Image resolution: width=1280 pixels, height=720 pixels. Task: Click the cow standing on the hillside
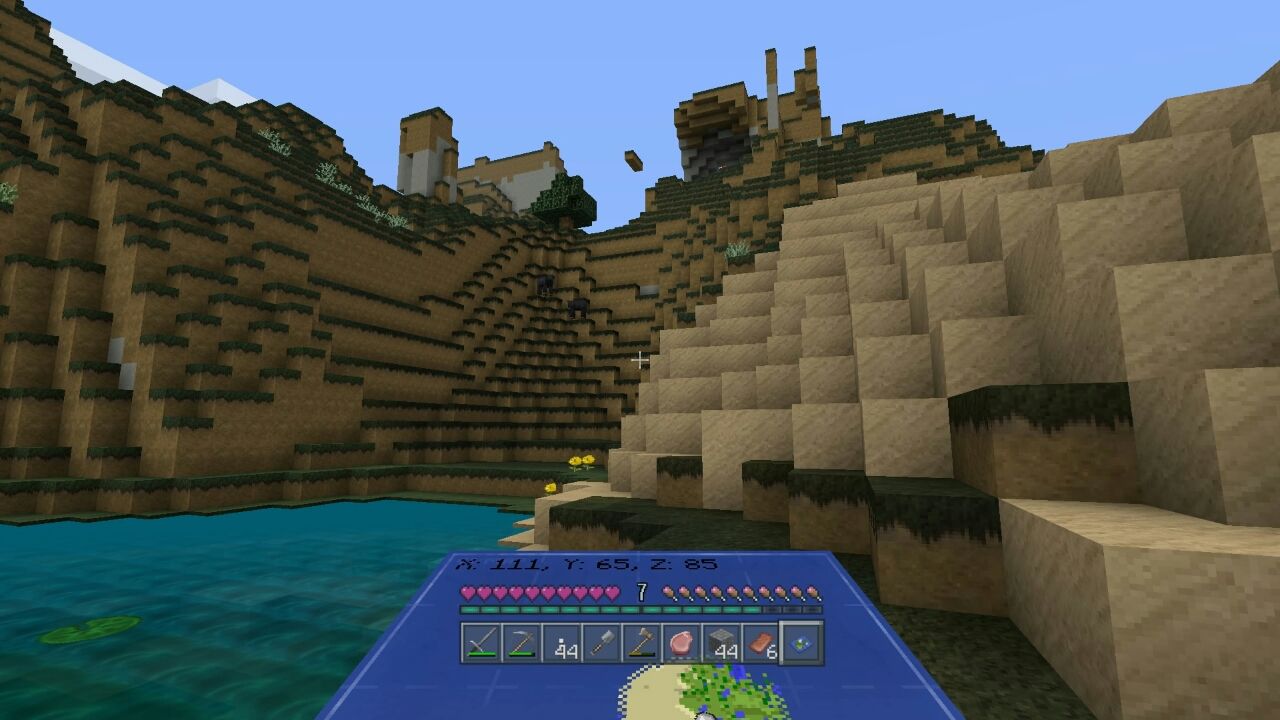[x=577, y=306]
